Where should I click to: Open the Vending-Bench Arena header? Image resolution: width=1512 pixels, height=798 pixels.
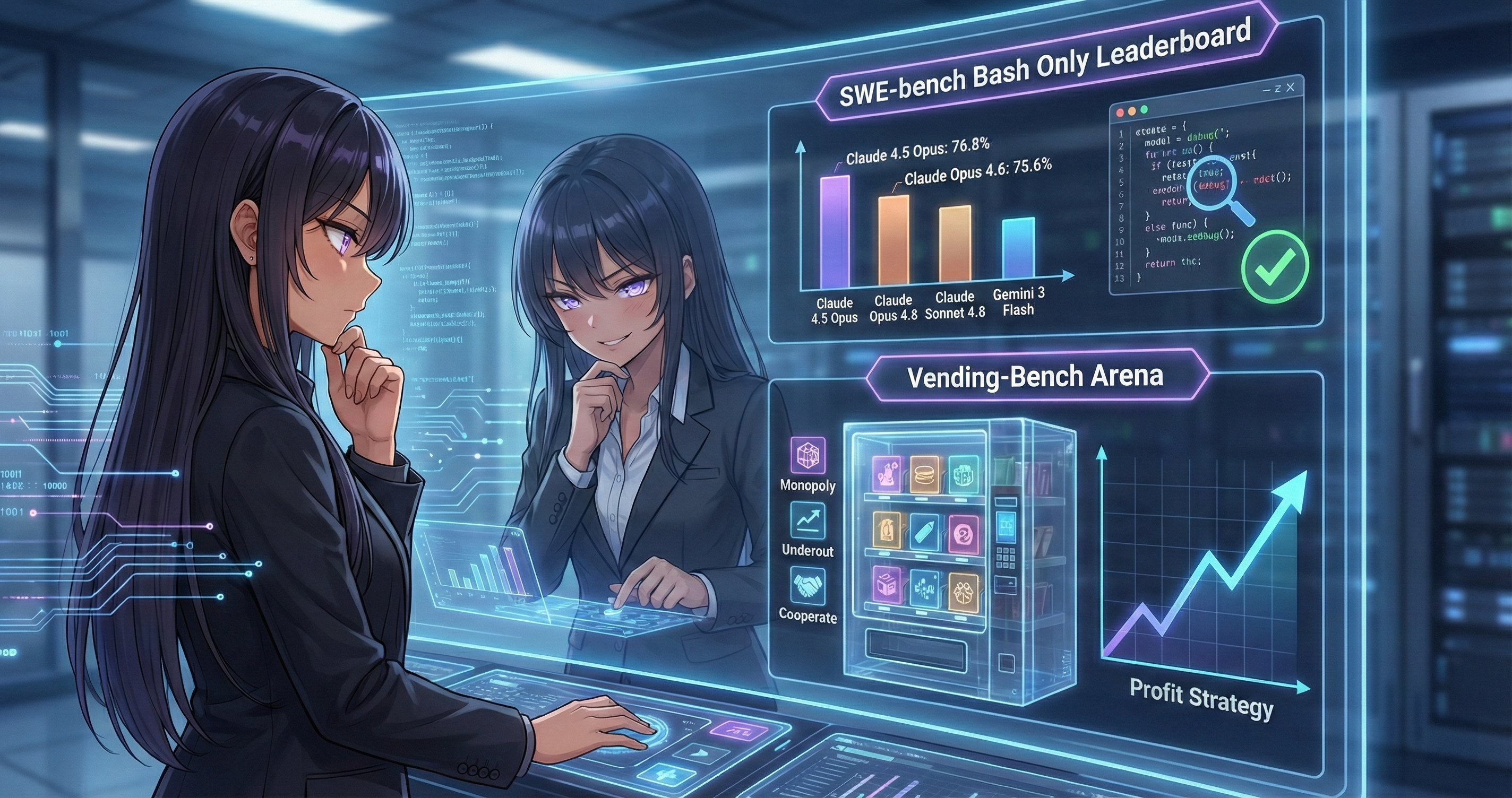pyautogui.click(x=1035, y=376)
